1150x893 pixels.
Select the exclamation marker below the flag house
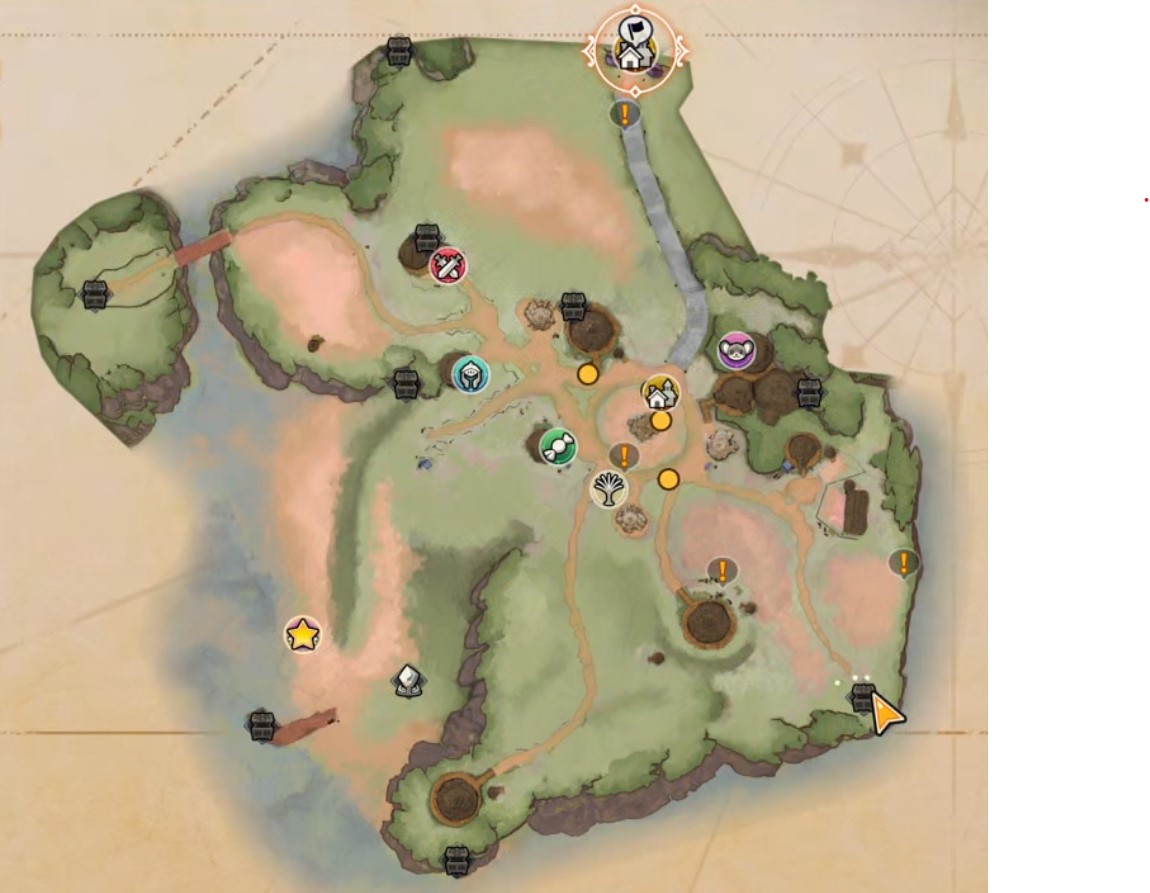[x=626, y=114]
